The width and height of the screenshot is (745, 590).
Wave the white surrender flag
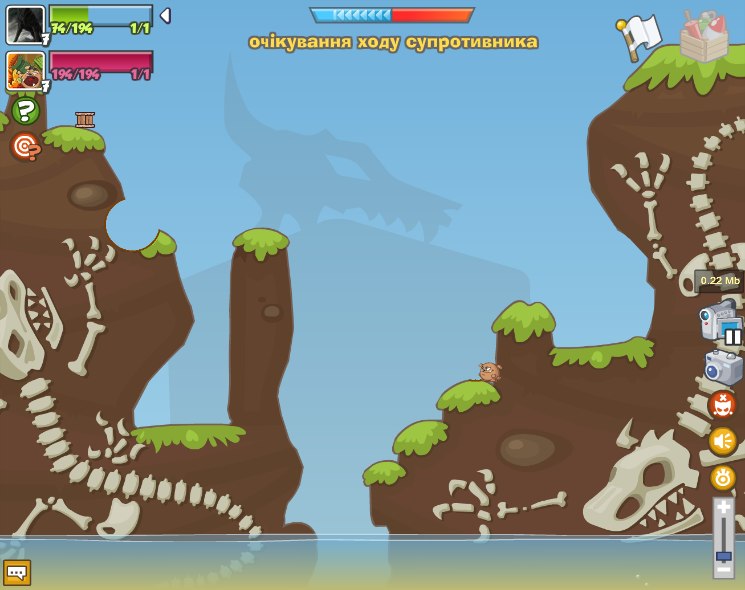coord(637,37)
